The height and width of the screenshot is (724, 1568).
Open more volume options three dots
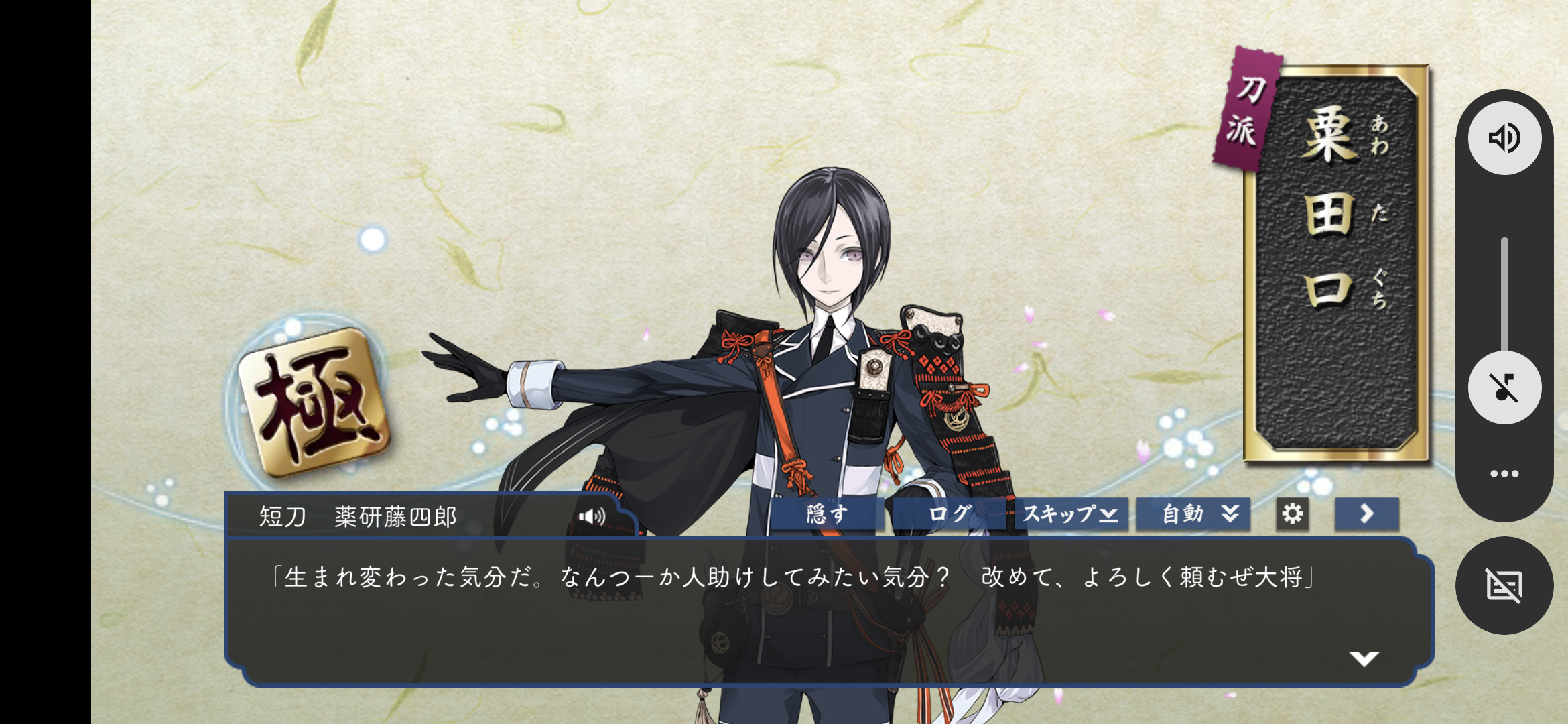point(1504,473)
